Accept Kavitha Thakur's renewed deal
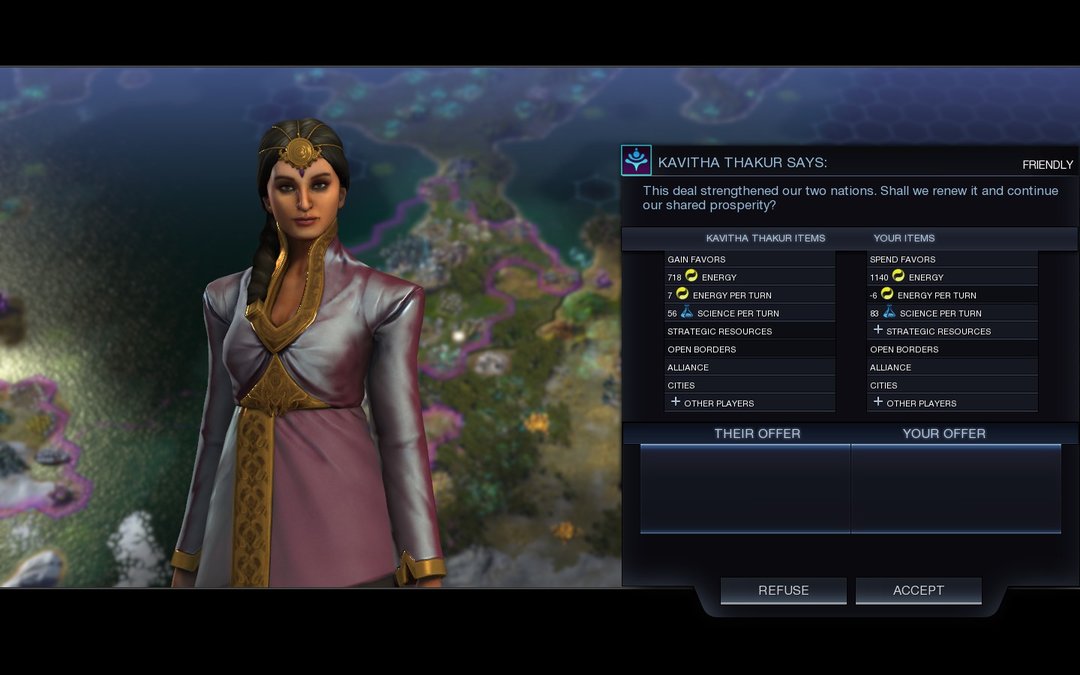 [918, 590]
